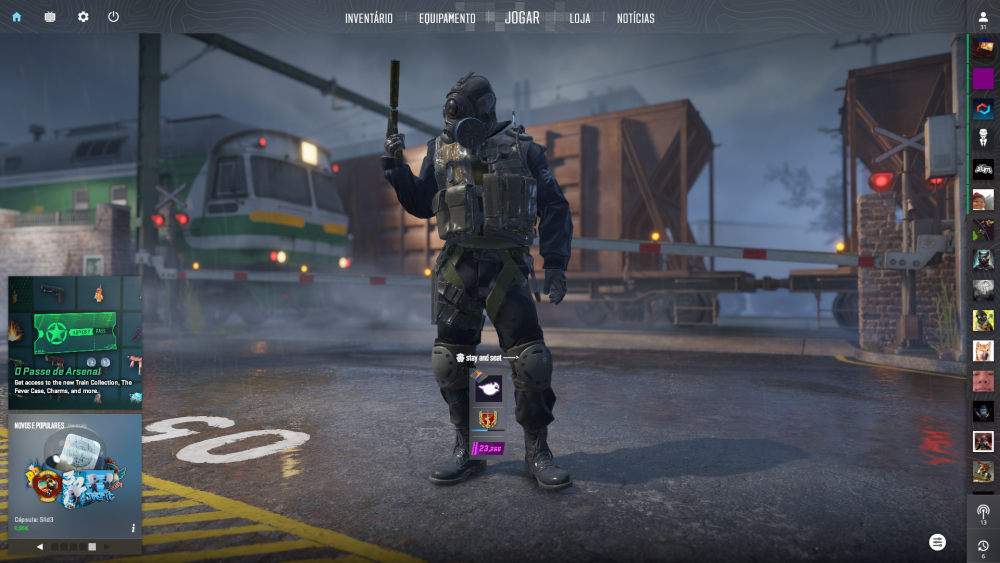Click the info icon on capsule panel
Screen dimensions: 1000x563
133,527
